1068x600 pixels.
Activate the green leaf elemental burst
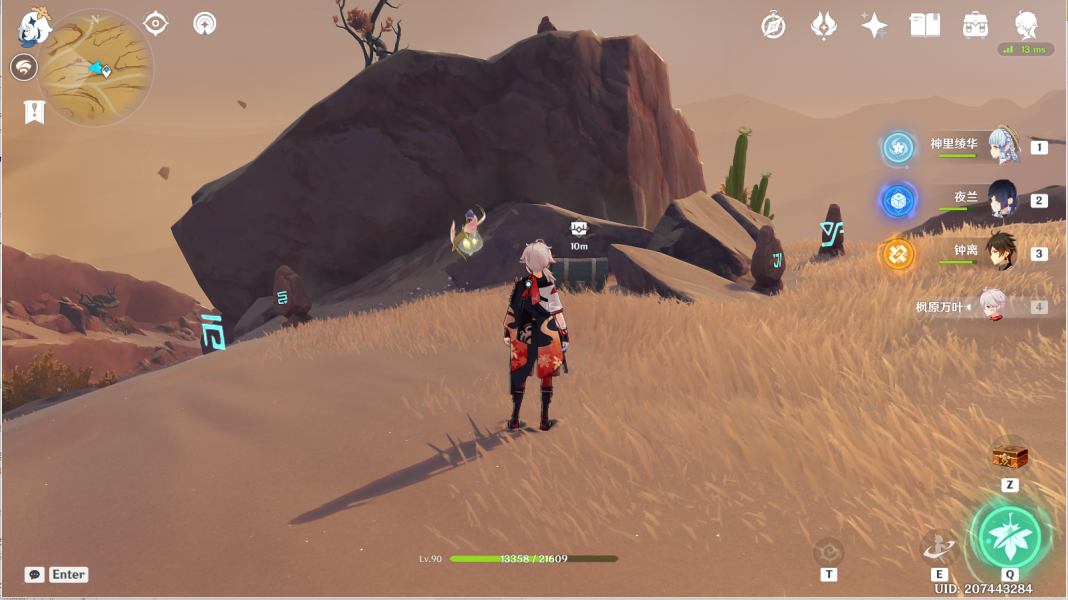[1009, 537]
